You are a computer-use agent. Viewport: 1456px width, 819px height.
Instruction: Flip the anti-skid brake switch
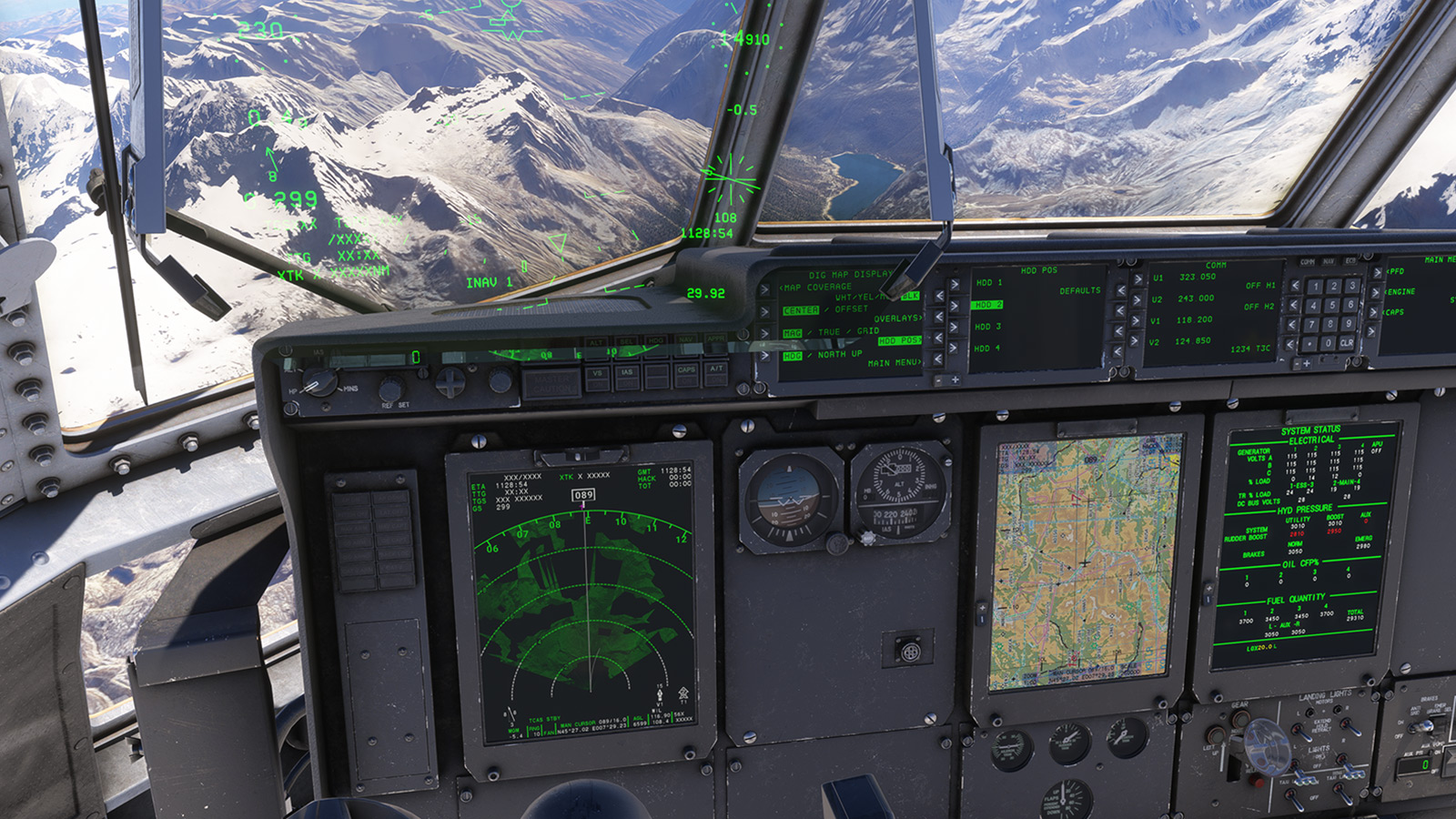click(x=1425, y=725)
